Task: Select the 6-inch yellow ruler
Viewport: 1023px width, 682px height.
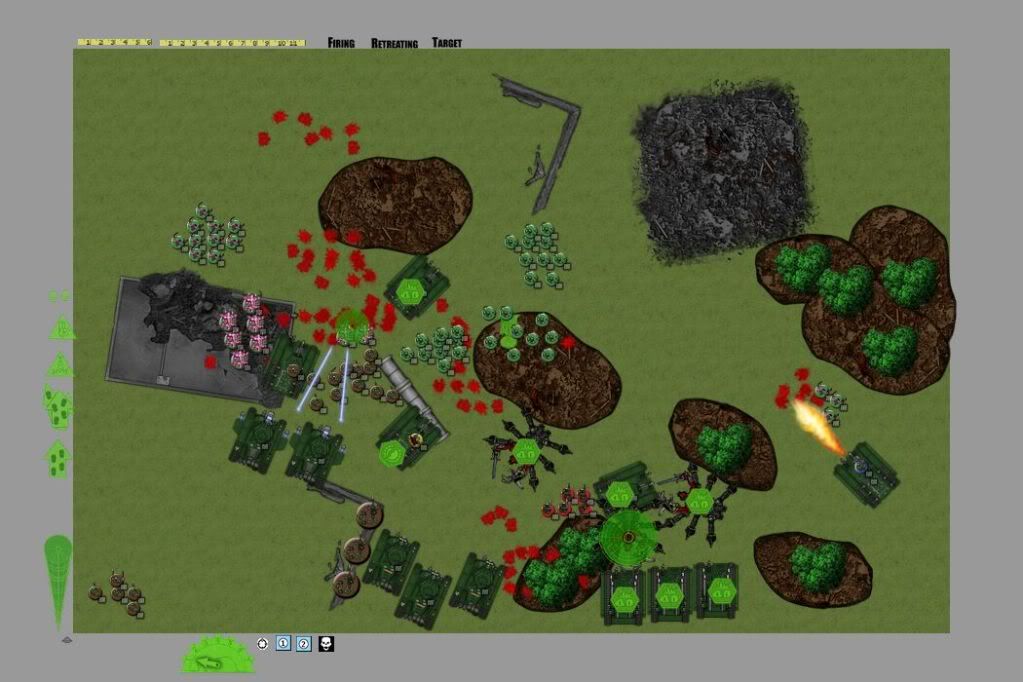Action: [x=114, y=43]
